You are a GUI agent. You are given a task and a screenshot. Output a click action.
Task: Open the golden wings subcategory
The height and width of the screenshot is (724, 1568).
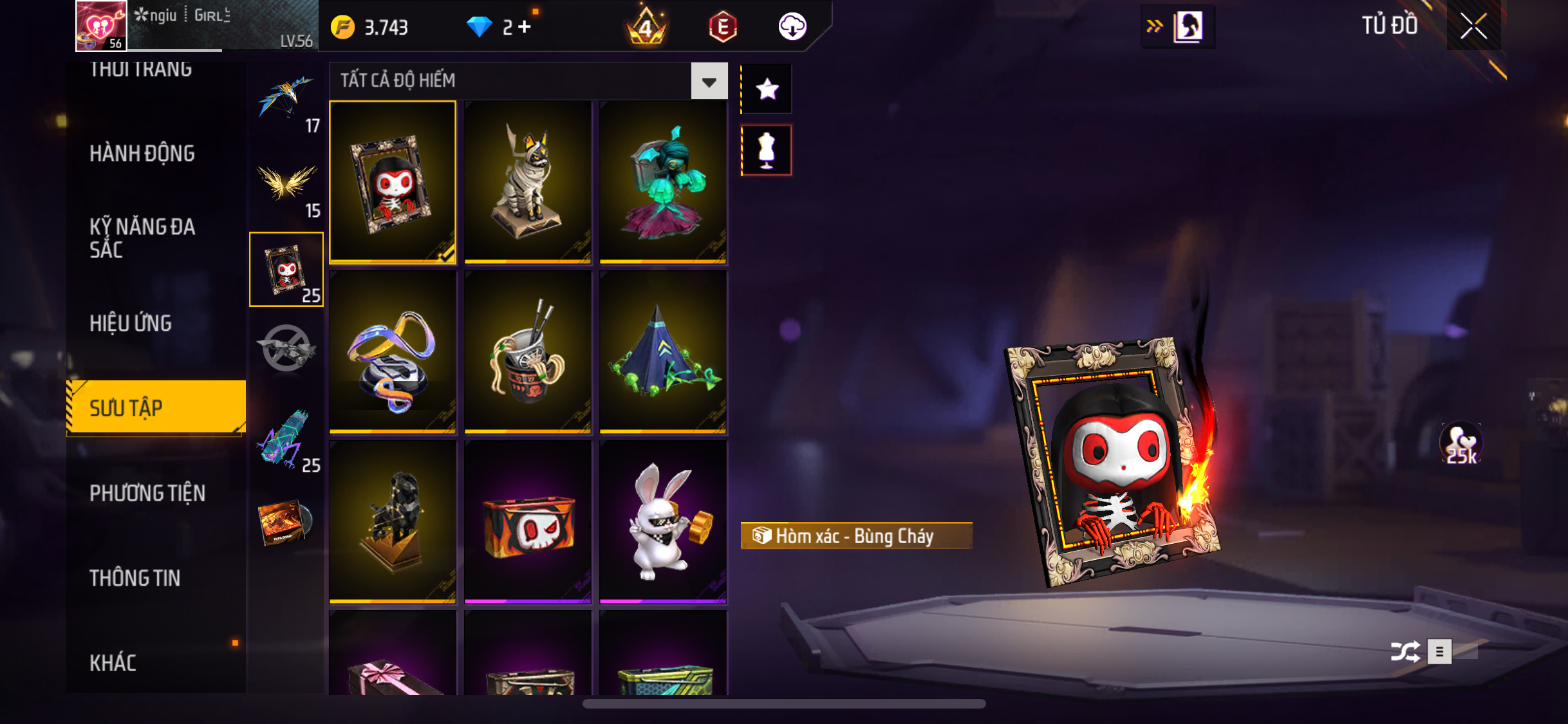point(286,185)
